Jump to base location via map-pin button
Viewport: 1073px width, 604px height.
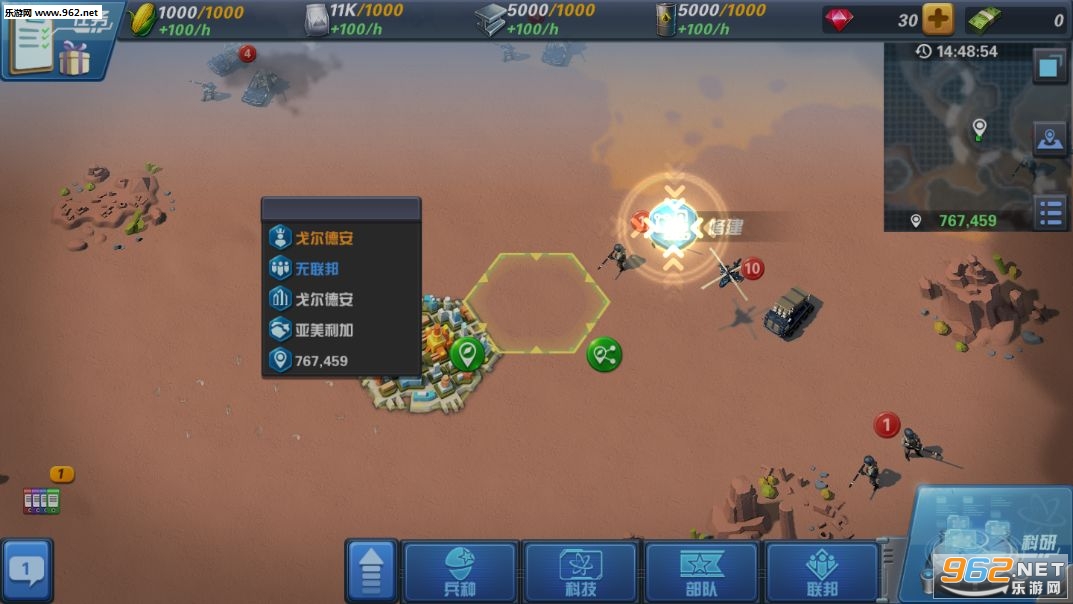pos(1050,140)
